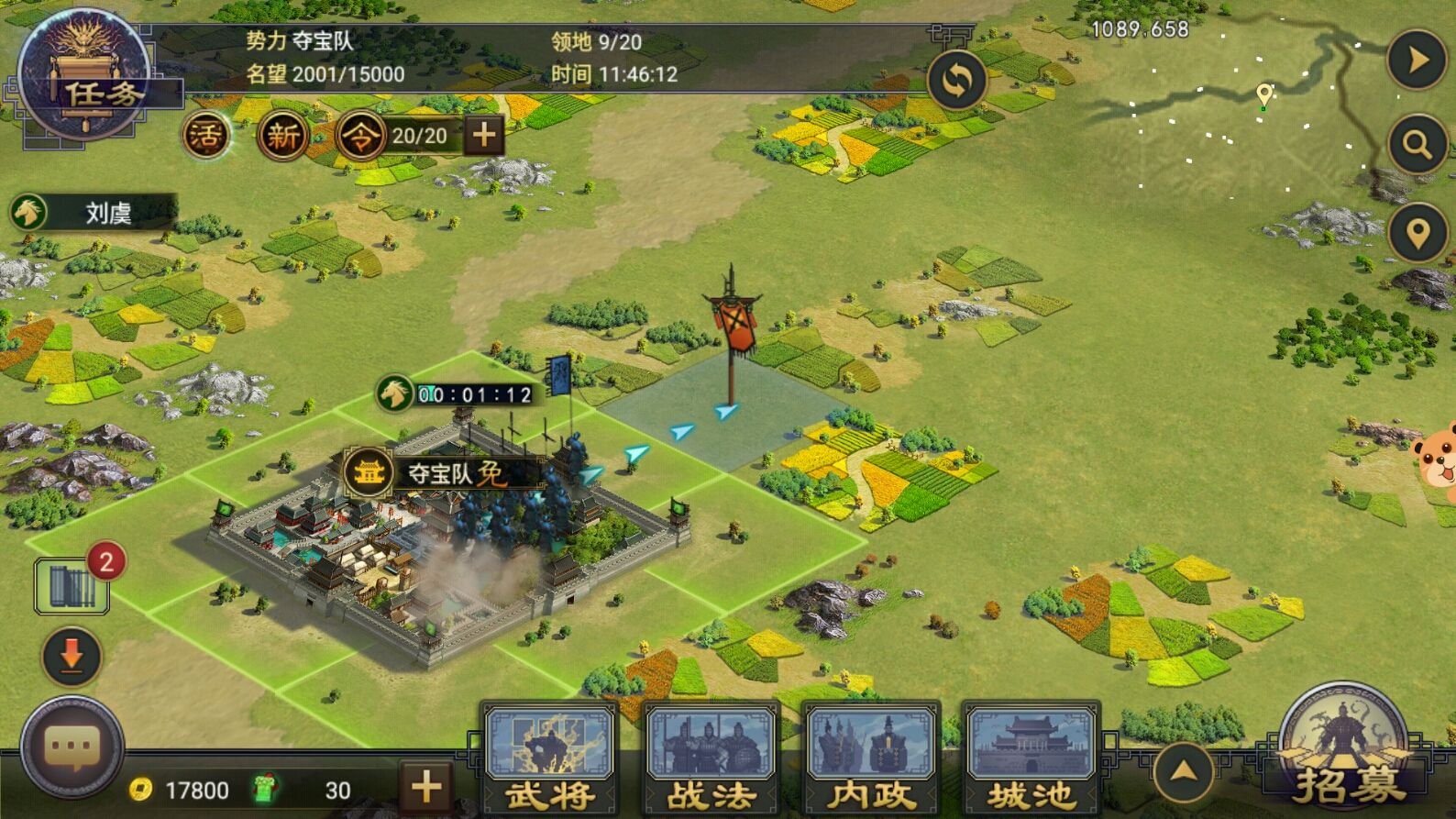Add more command tokens with plus

[x=483, y=136]
